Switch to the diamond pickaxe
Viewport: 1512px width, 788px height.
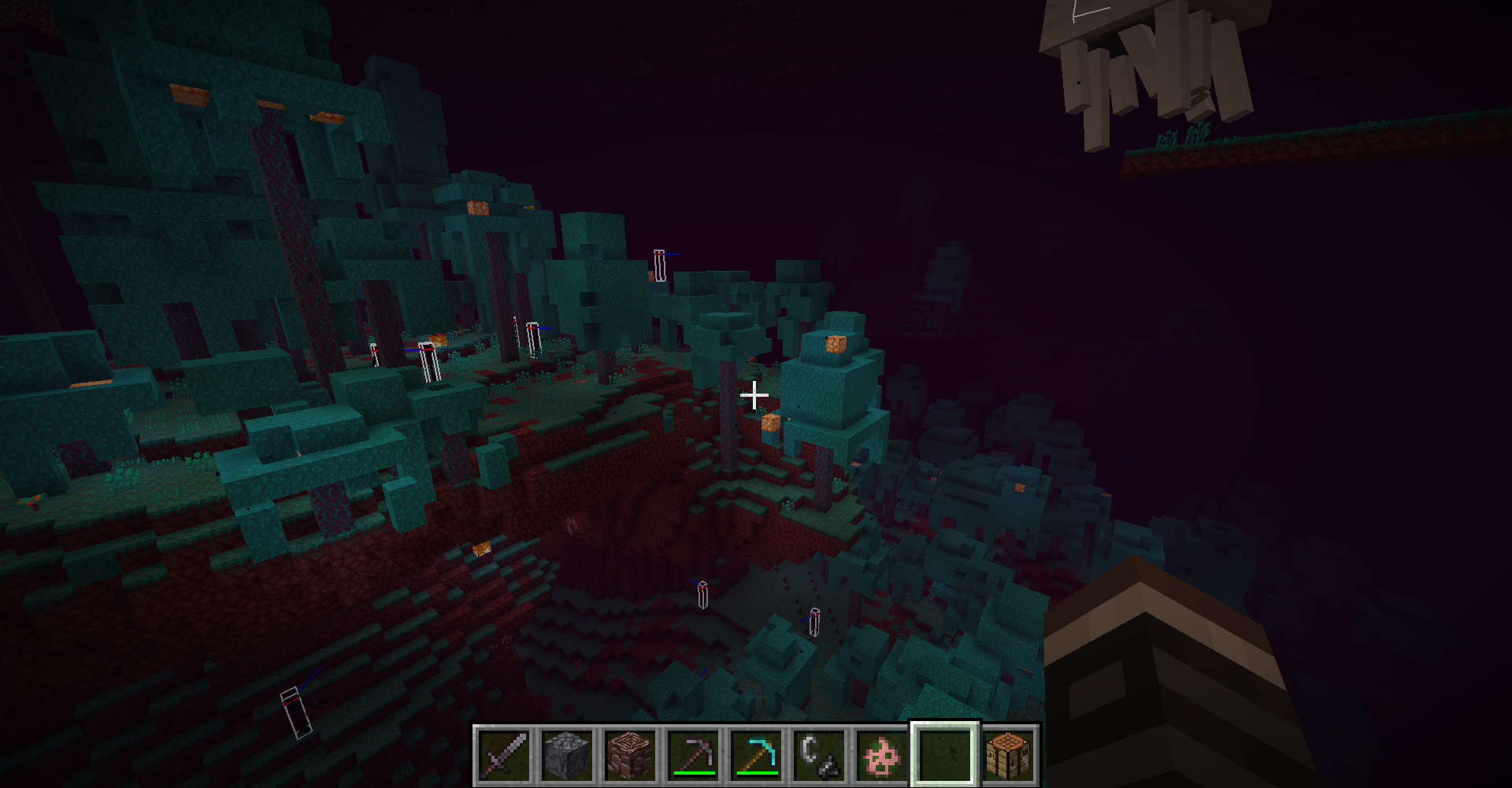pyautogui.click(x=756, y=755)
